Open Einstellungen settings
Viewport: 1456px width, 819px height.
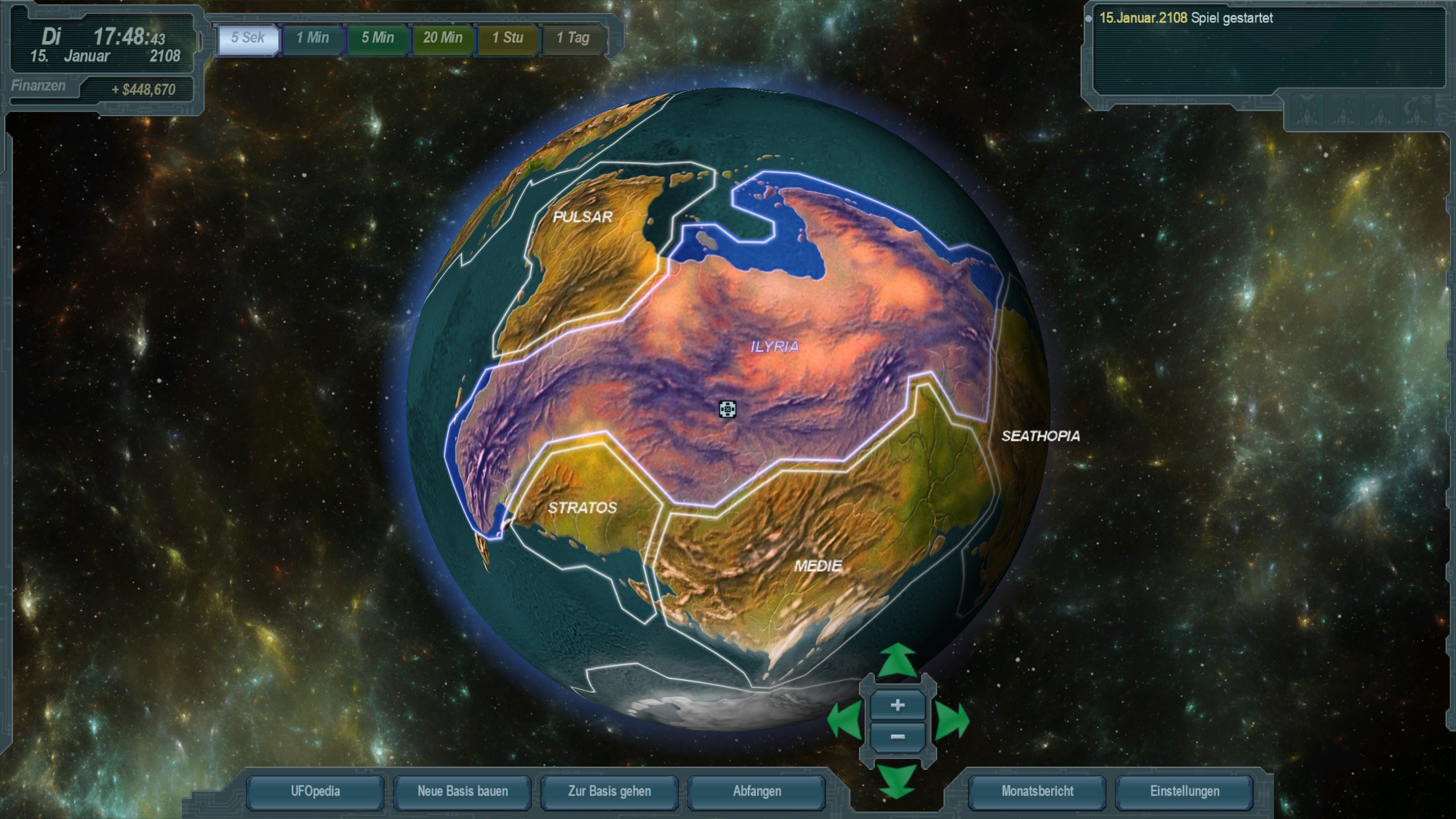coord(1185,792)
